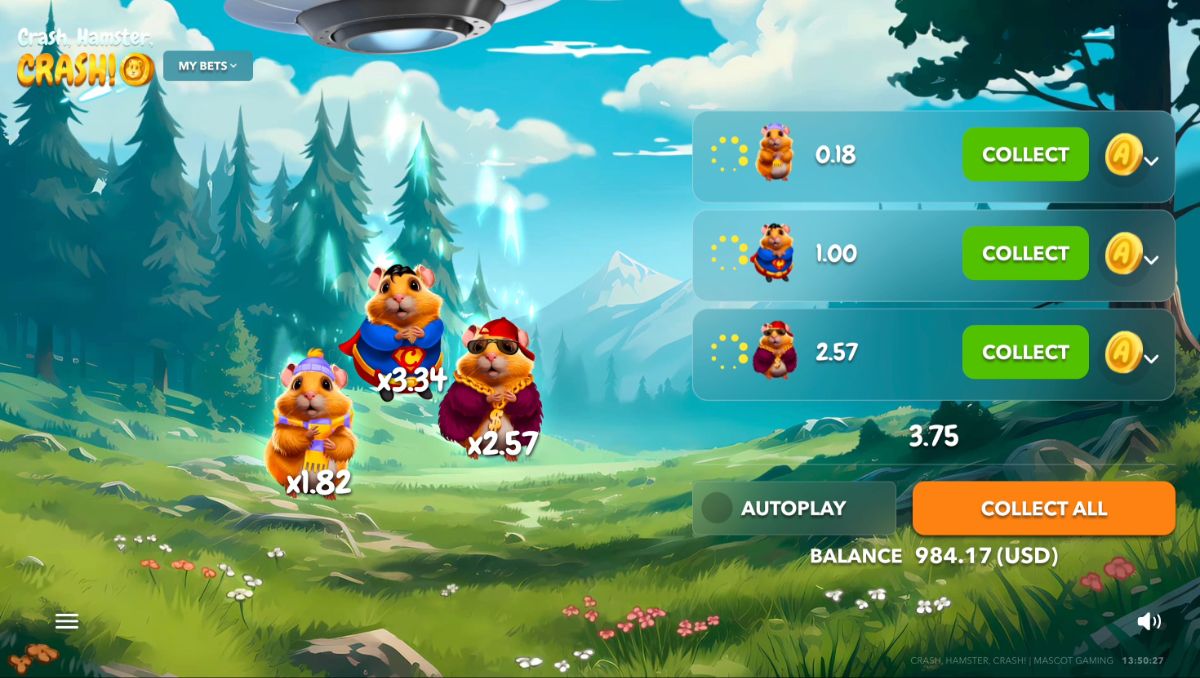1200x678 pixels.
Task: Hit the orange Collect All button
Action: click(x=1043, y=508)
